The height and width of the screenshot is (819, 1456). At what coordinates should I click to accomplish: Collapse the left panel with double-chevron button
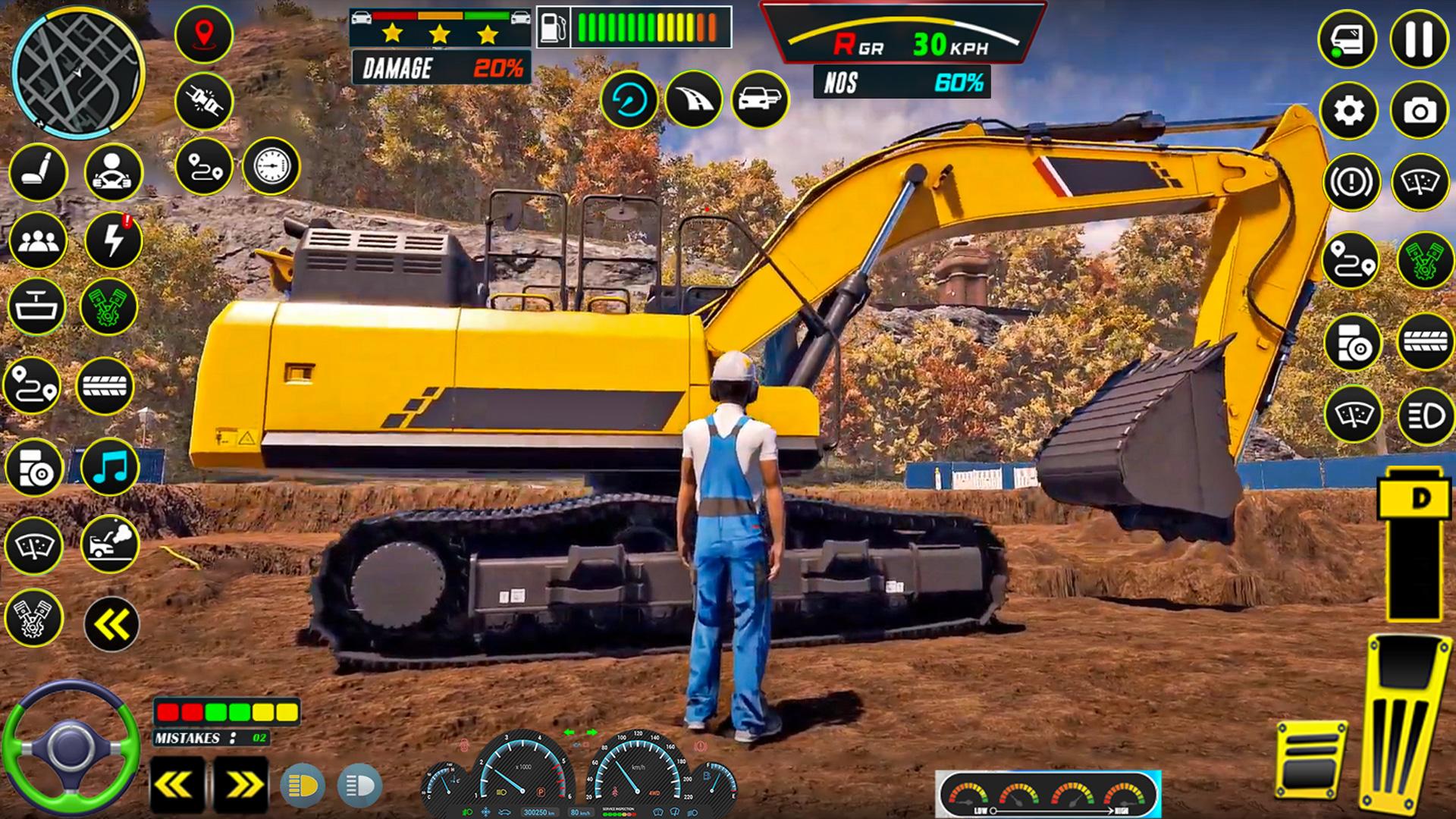coord(111,624)
